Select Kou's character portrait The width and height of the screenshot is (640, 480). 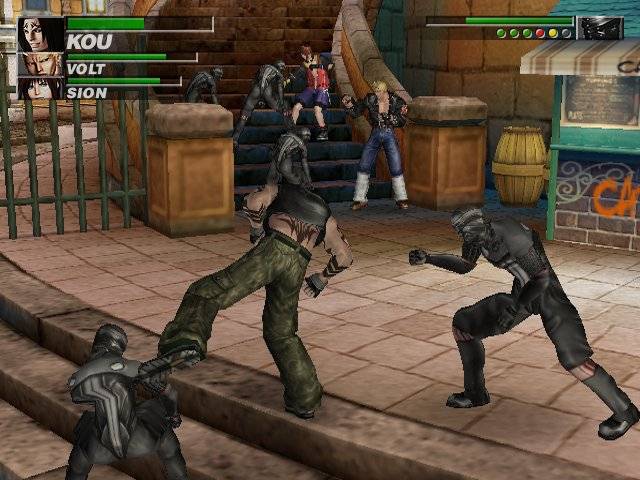pyautogui.click(x=40, y=34)
